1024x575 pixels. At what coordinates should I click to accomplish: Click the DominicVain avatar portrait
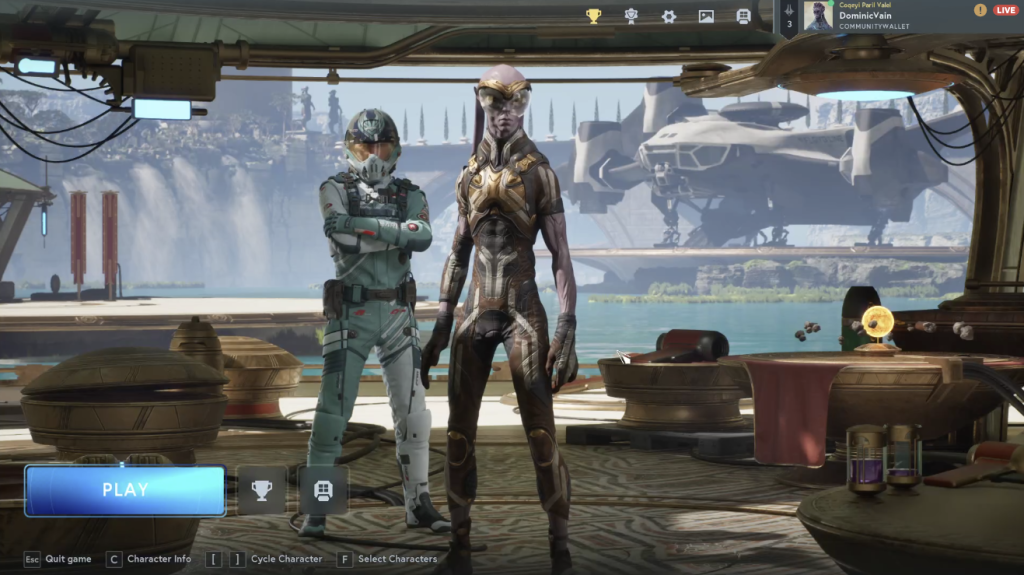[x=818, y=17]
